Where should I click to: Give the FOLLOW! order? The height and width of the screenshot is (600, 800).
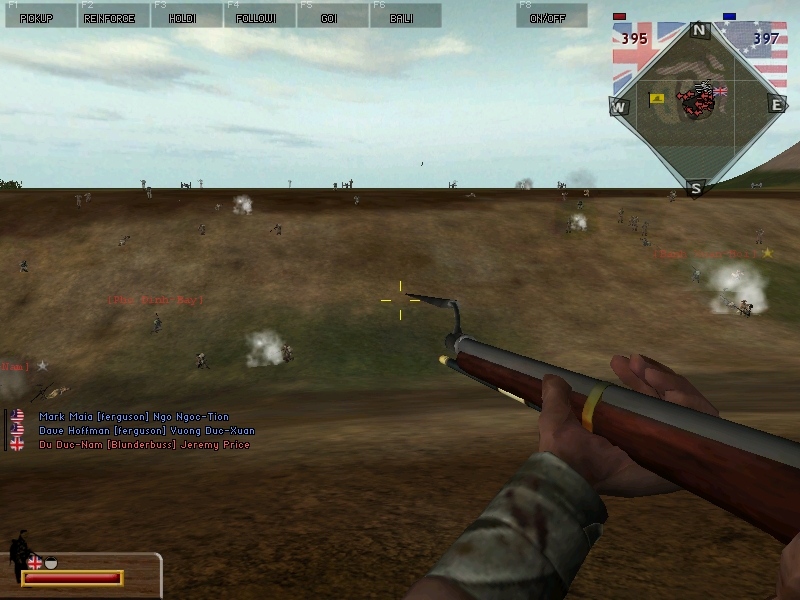pos(256,16)
